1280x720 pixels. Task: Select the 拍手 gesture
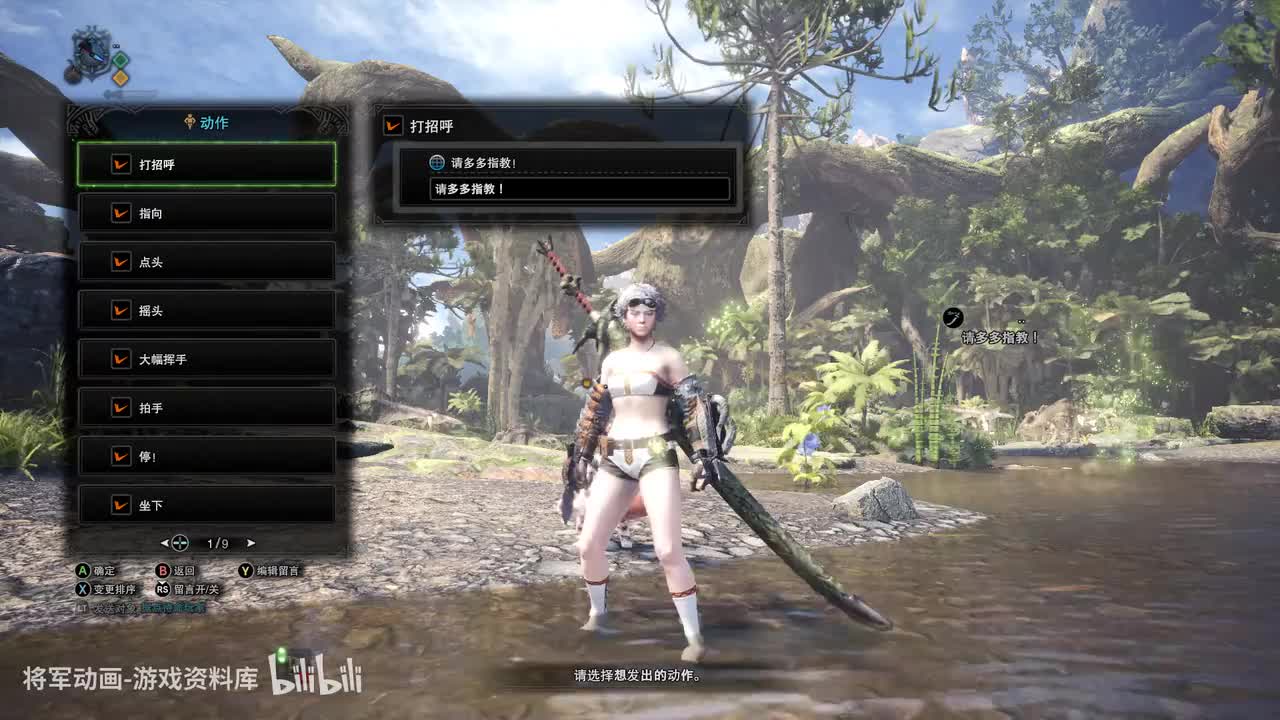click(x=207, y=408)
